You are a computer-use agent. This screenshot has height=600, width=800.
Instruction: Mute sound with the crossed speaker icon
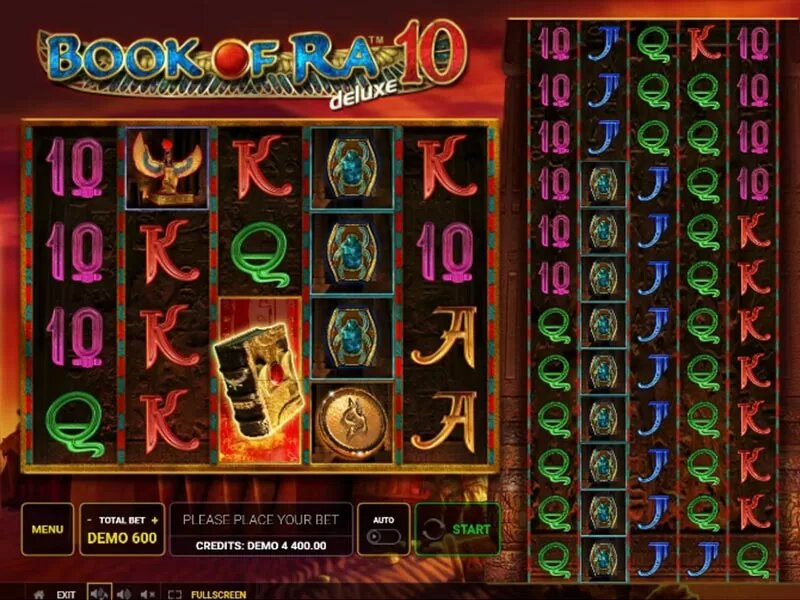coord(148,594)
